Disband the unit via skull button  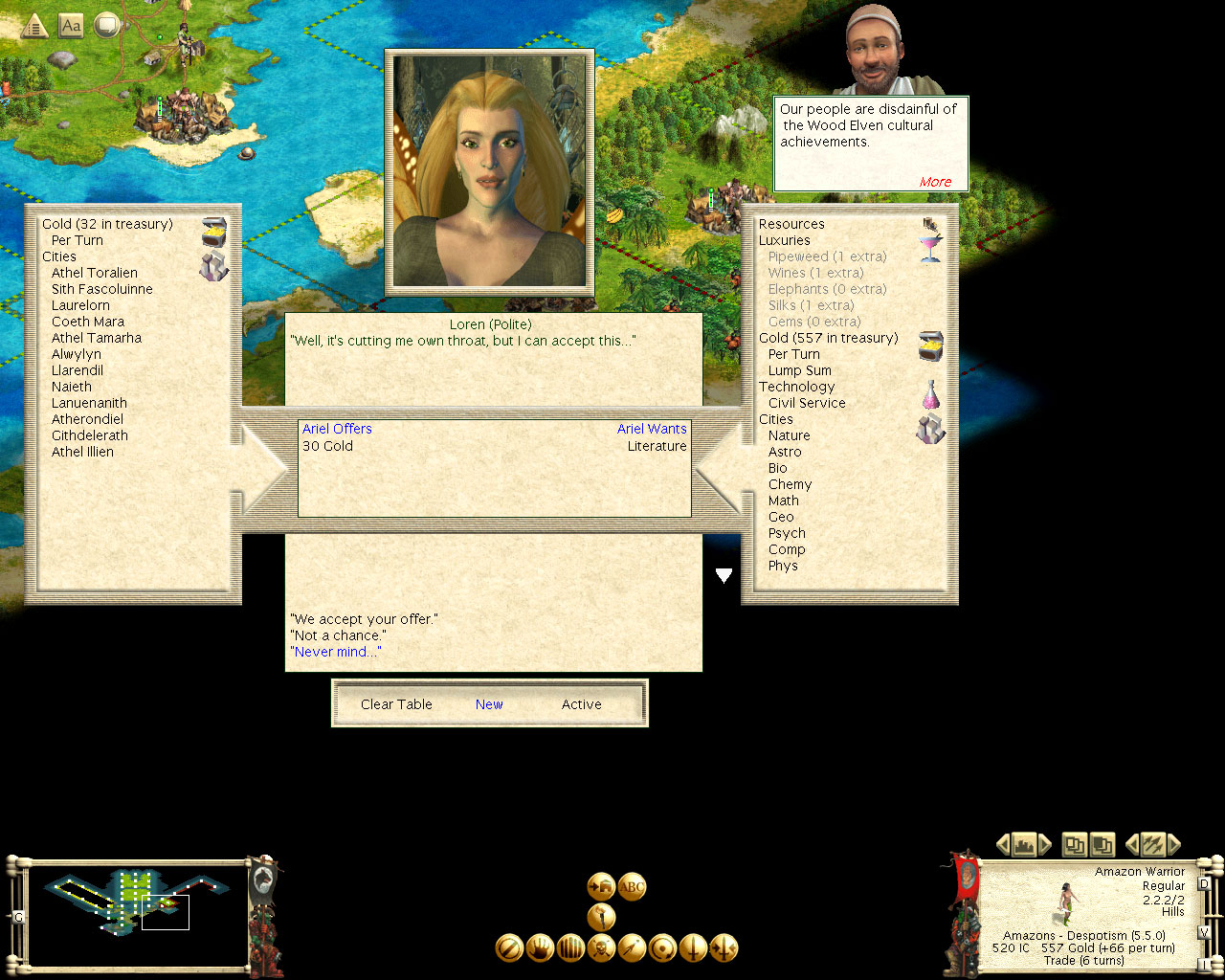(601, 947)
